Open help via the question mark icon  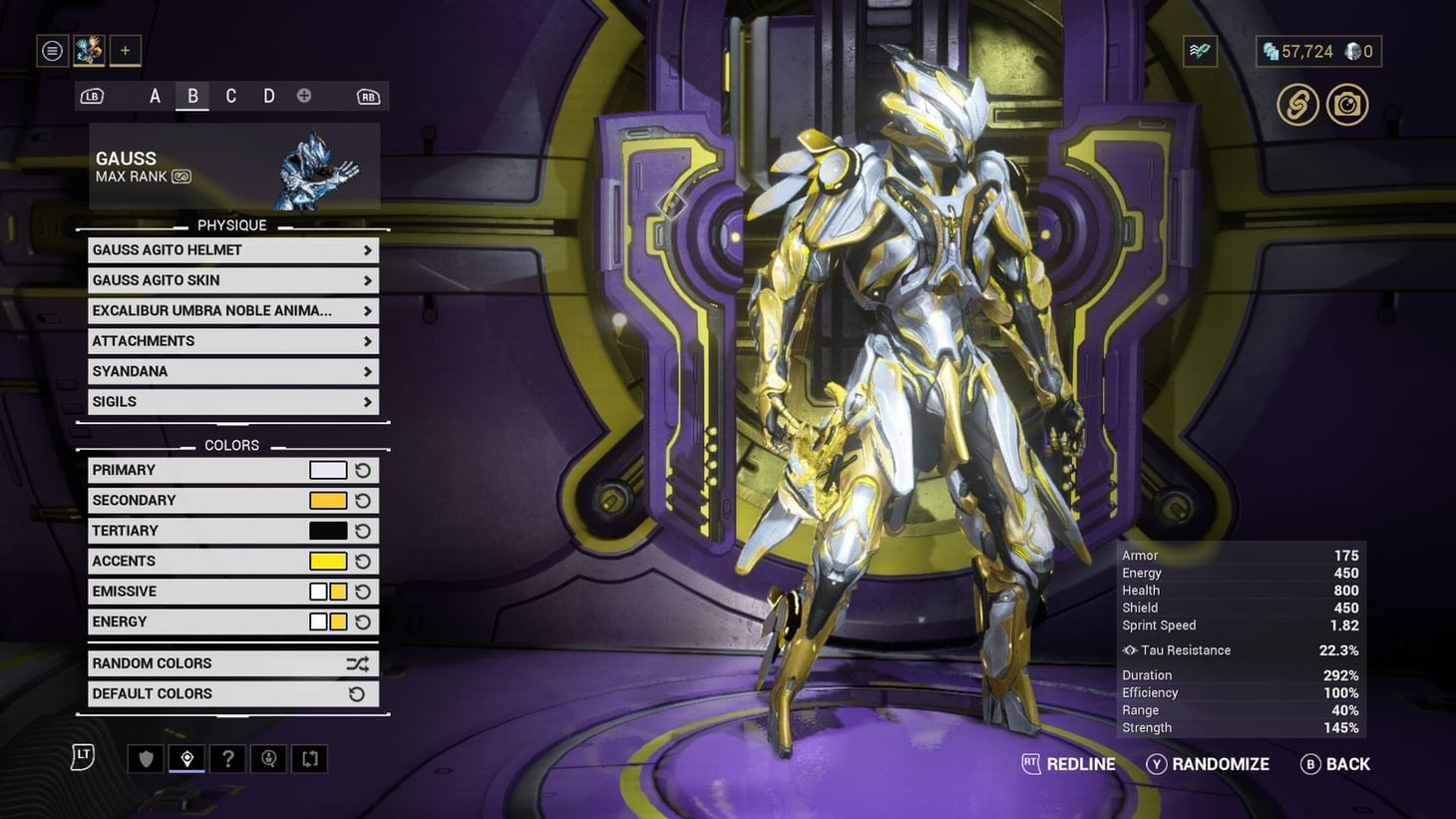(227, 758)
